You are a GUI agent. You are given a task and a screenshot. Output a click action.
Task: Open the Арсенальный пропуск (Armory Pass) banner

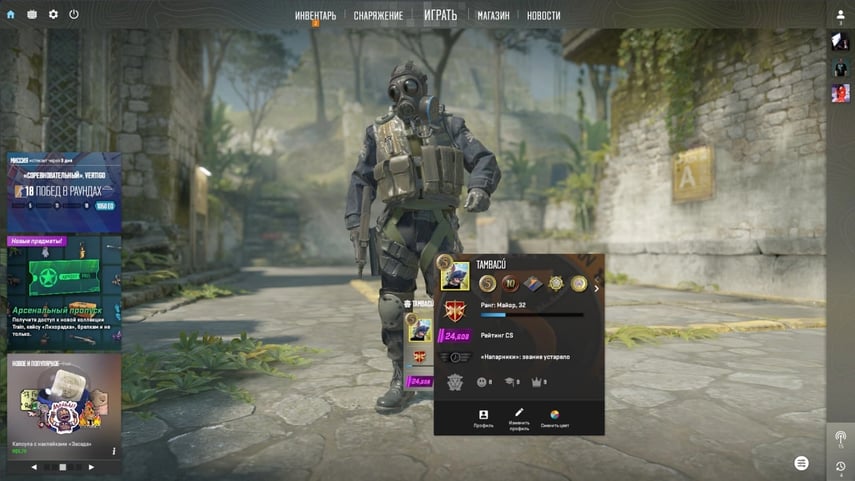pyautogui.click(x=64, y=290)
